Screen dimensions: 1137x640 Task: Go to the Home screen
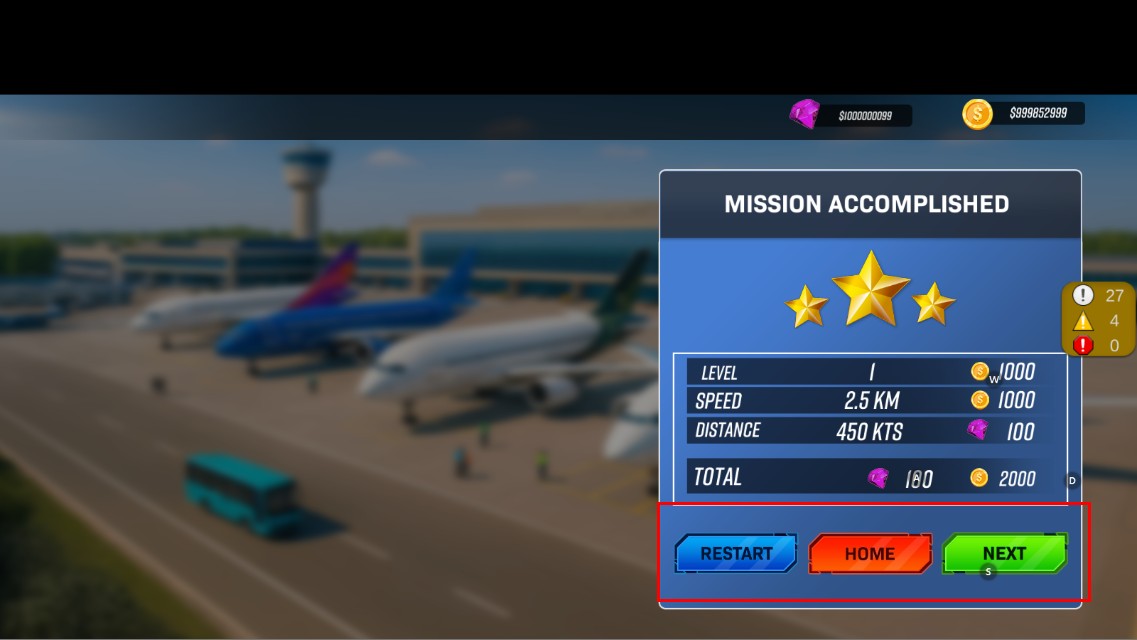click(x=869, y=553)
